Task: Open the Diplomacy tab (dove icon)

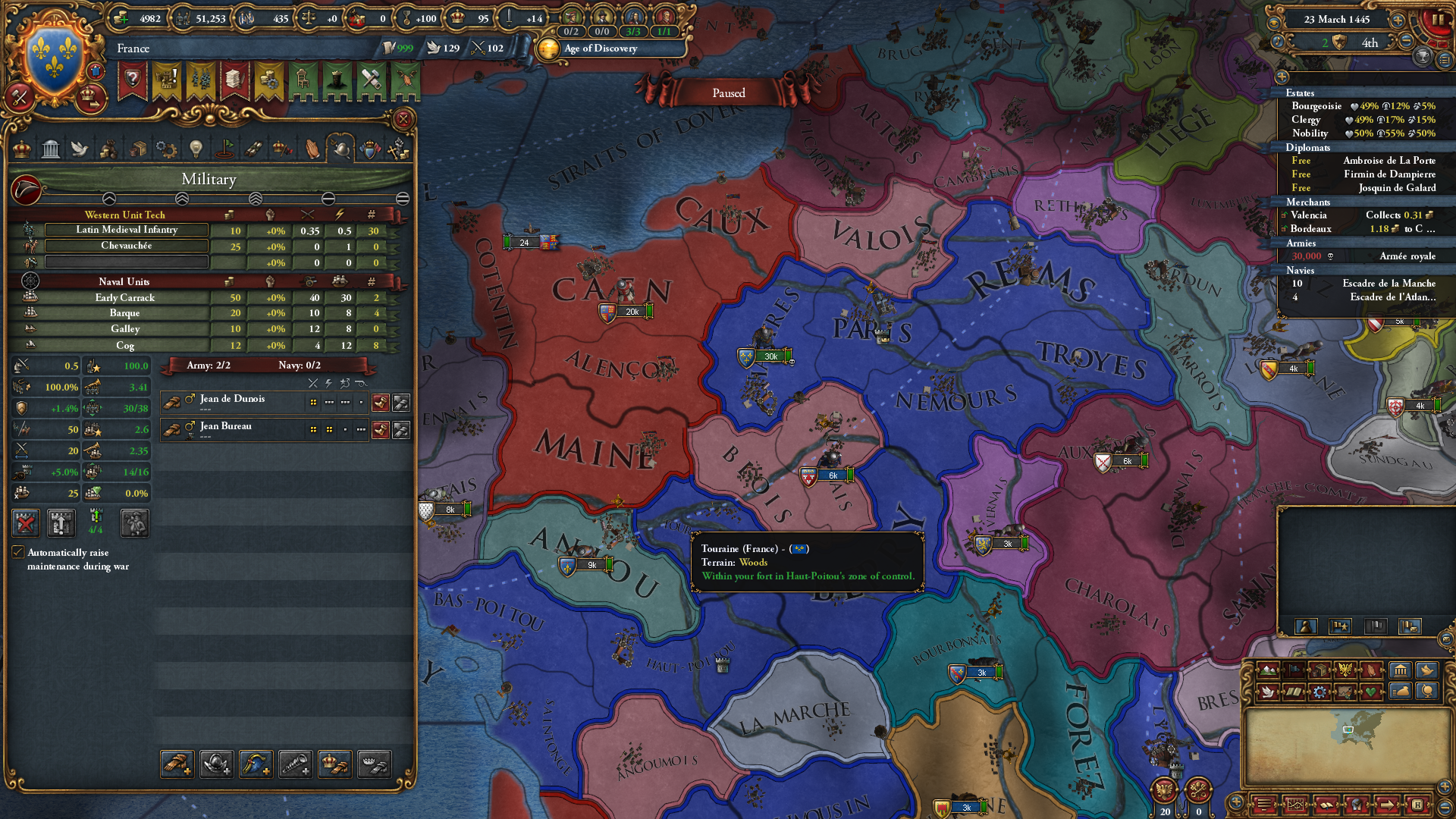Action: 80,149
